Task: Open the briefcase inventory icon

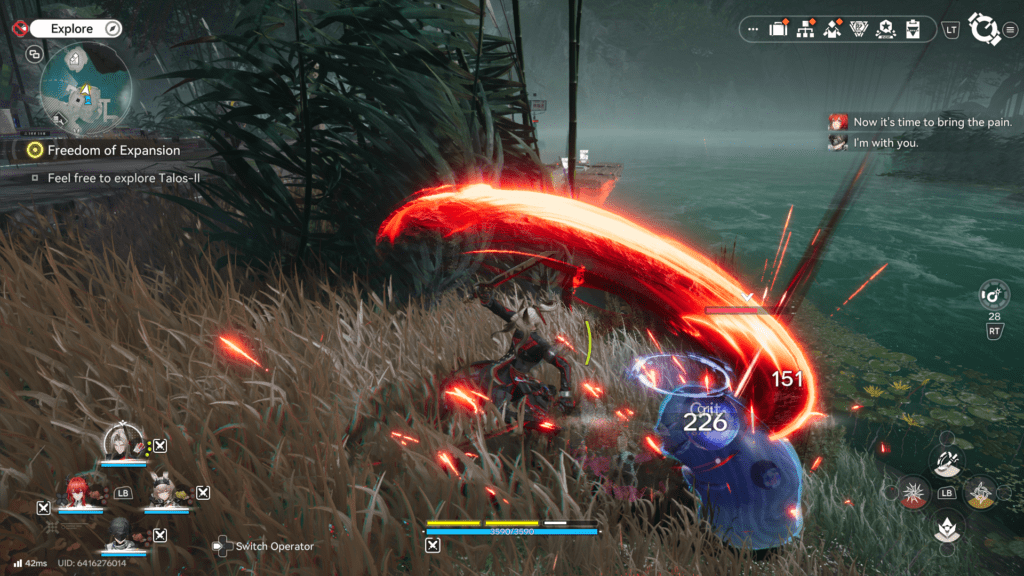Action: pyautogui.click(x=778, y=29)
